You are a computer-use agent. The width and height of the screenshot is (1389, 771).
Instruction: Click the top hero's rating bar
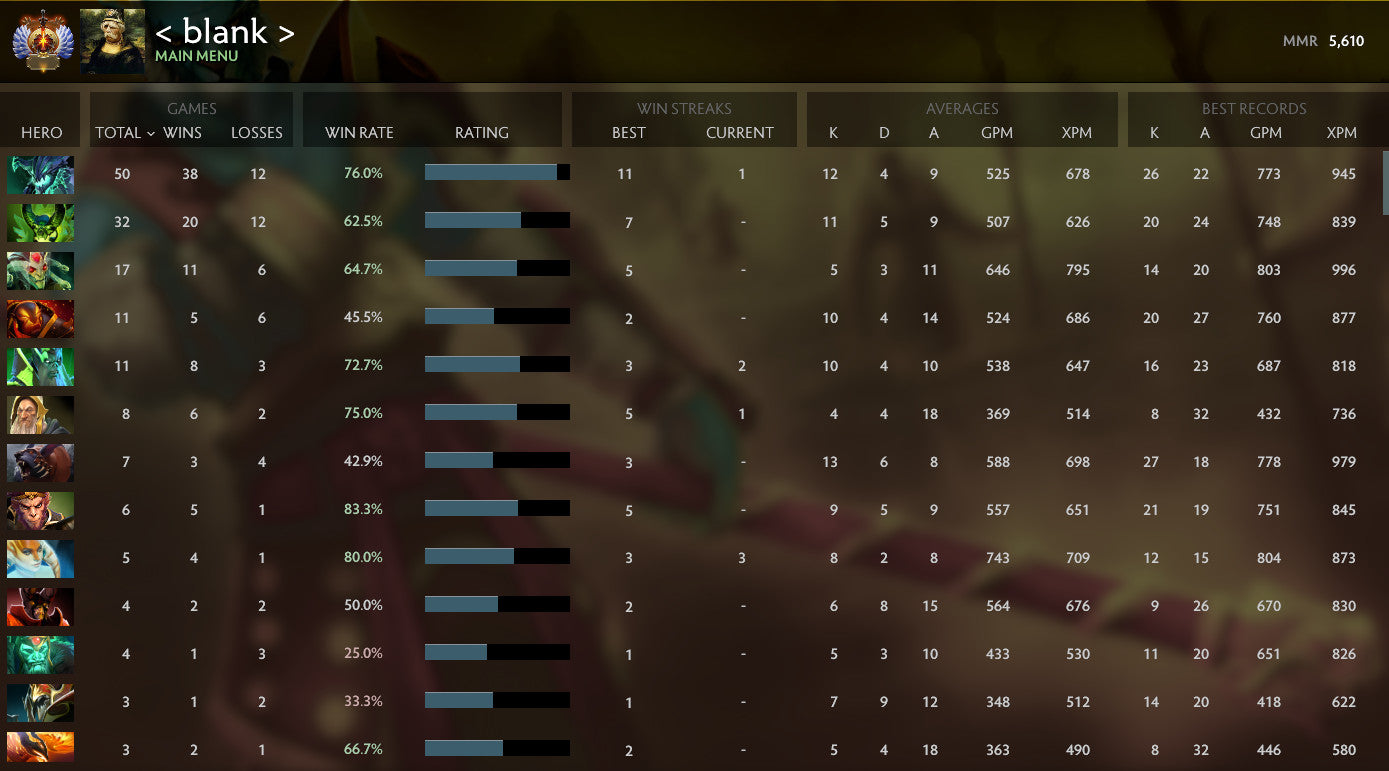(497, 172)
